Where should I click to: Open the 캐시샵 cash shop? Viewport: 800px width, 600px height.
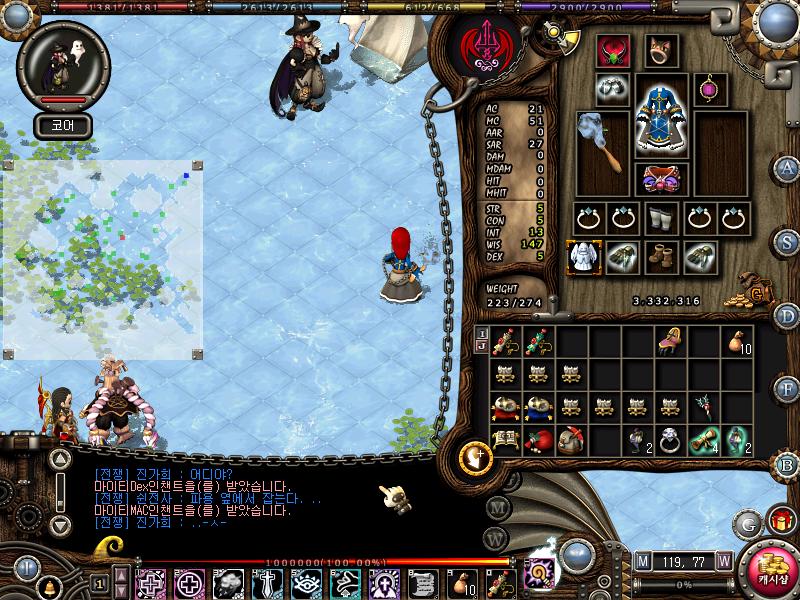click(x=769, y=573)
